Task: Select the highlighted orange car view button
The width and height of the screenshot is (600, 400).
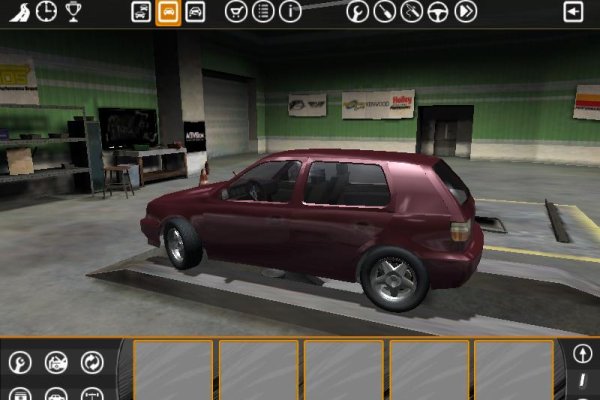Action: pos(168,12)
